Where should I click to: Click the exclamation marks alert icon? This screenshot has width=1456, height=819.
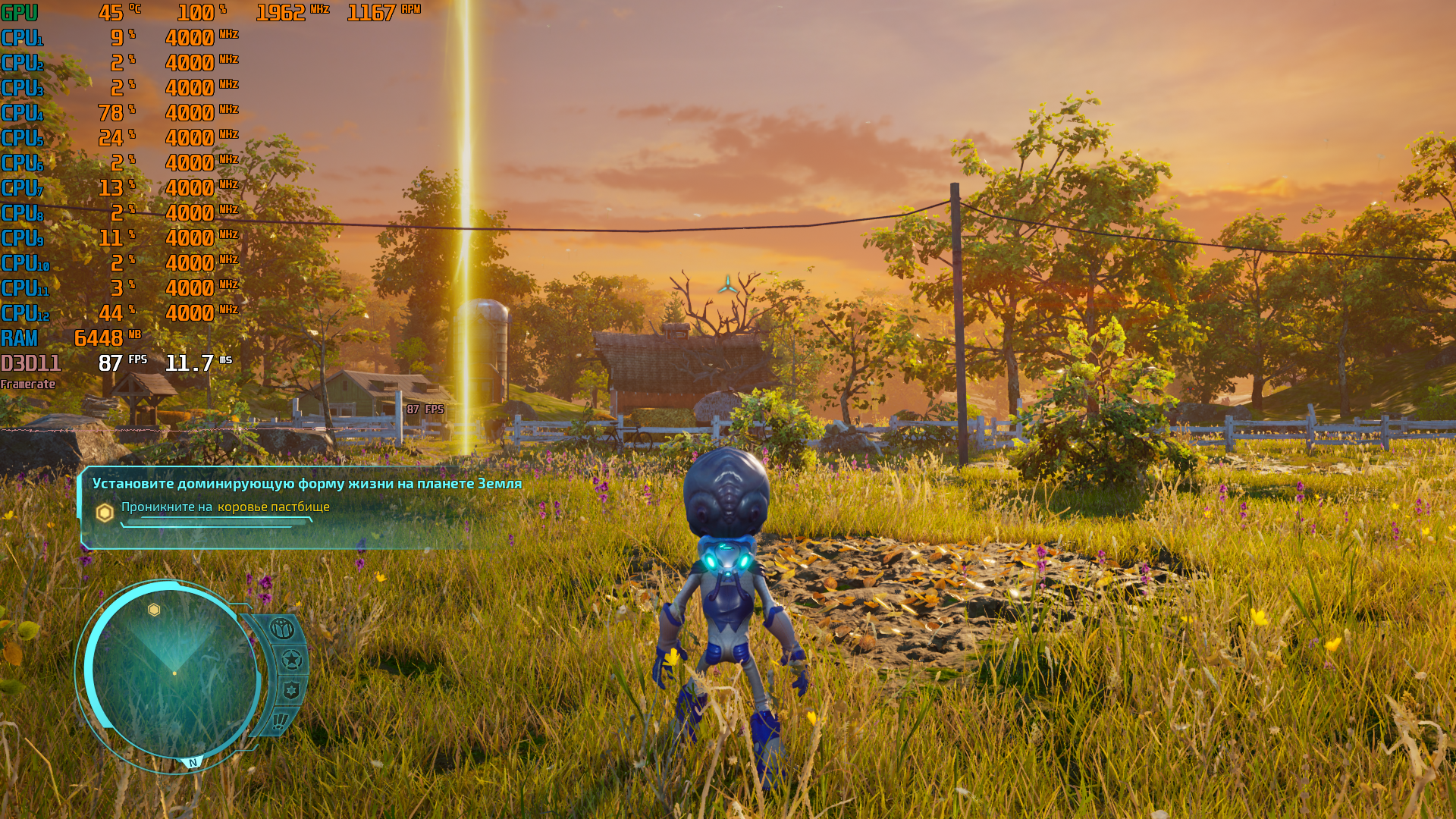(x=279, y=720)
